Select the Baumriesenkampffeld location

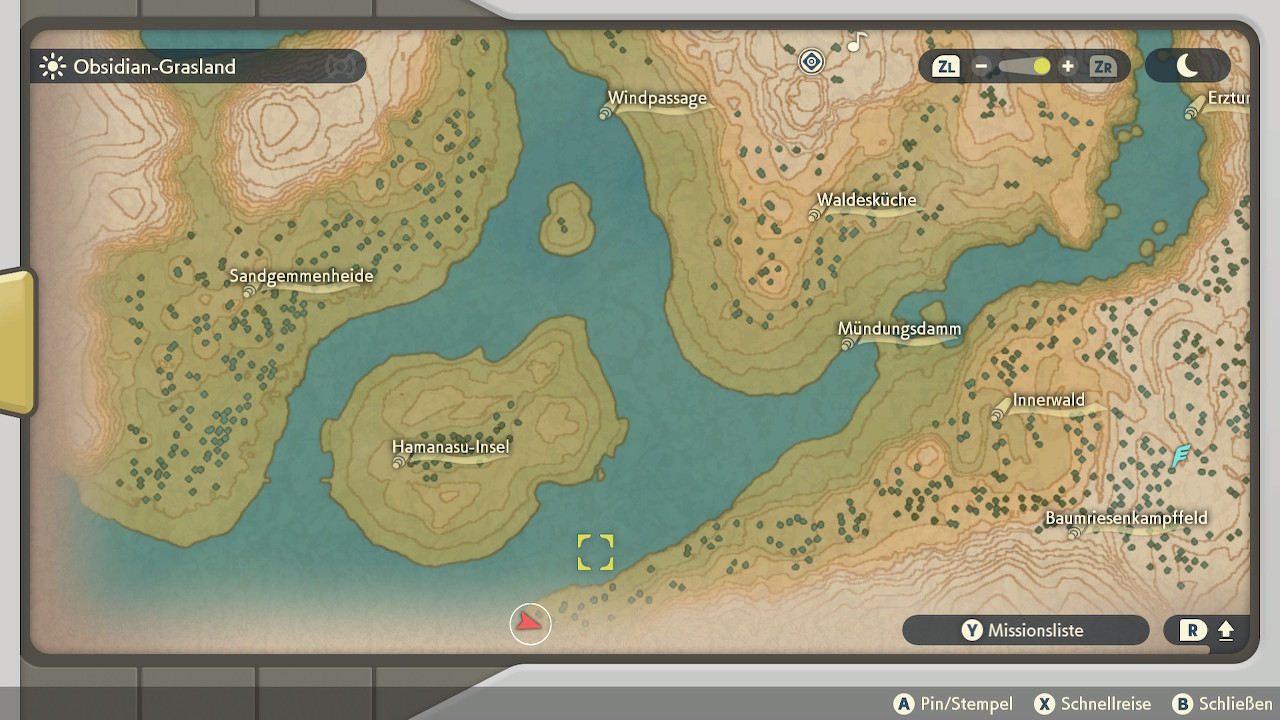pyautogui.click(x=1126, y=518)
